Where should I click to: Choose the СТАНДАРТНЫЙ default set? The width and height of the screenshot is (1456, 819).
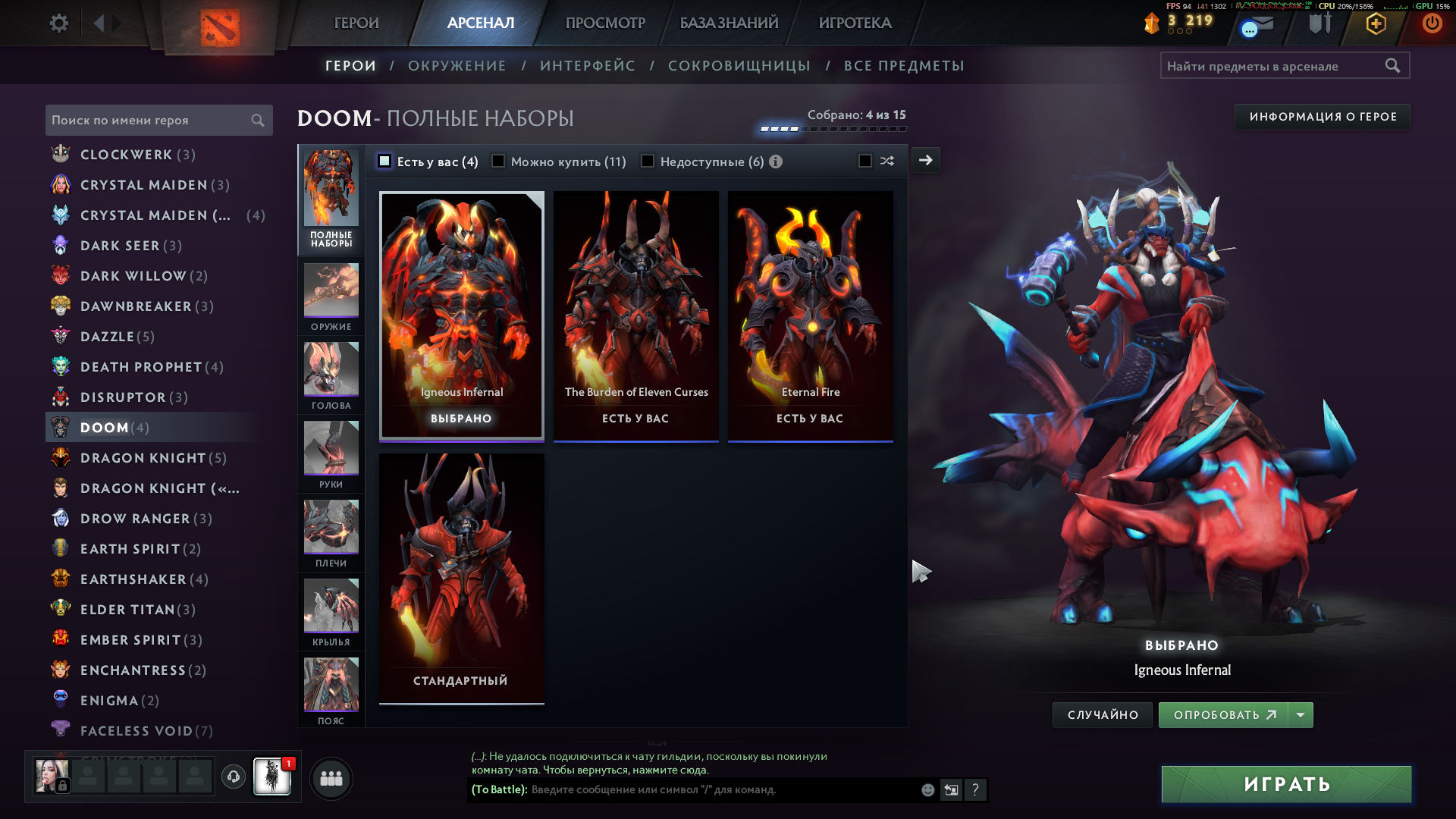pyautogui.click(x=461, y=578)
